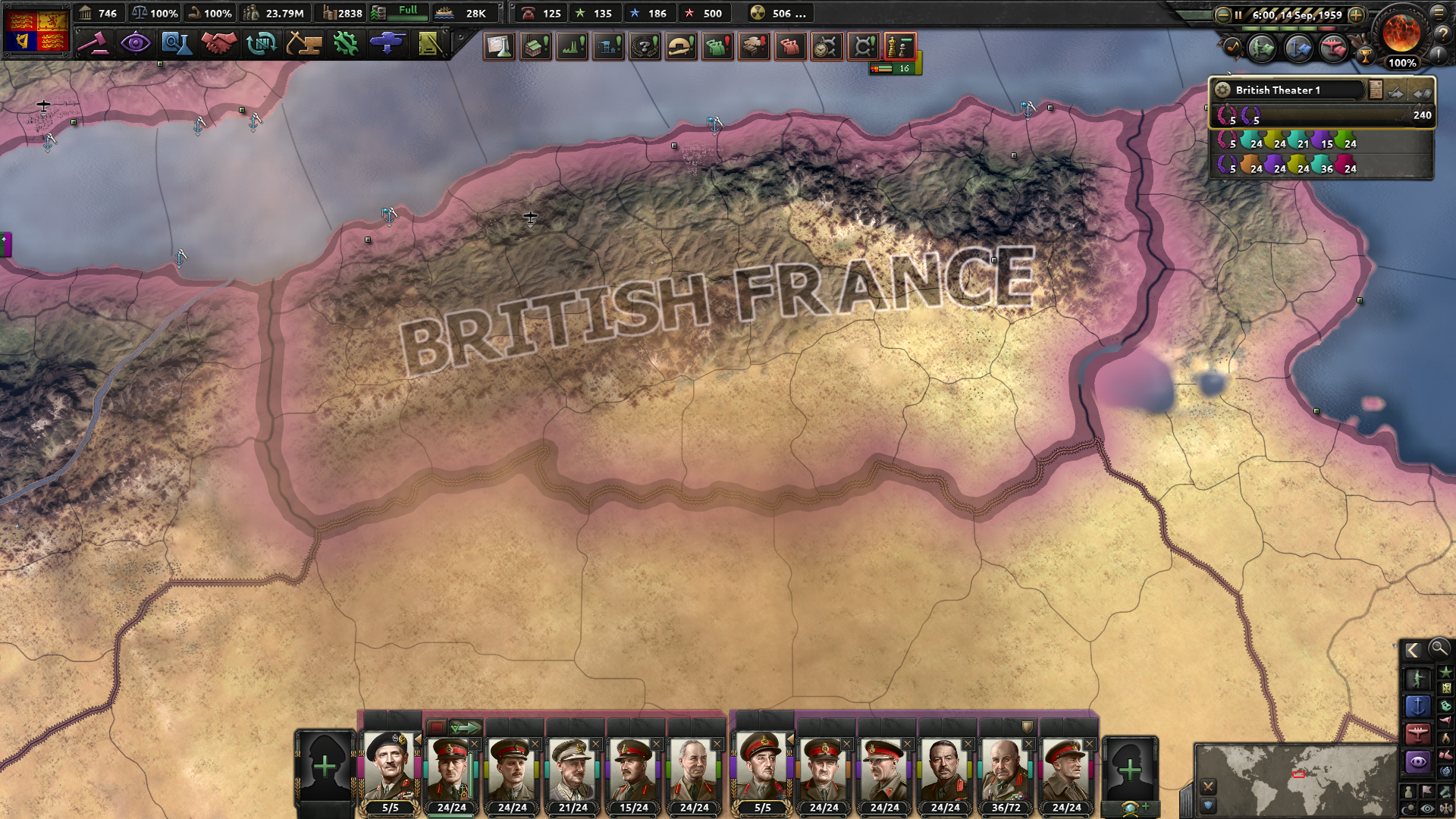This screenshot has height=819, width=1456.
Task: Pause the game with the pause button
Action: click(x=1238, y=15)
